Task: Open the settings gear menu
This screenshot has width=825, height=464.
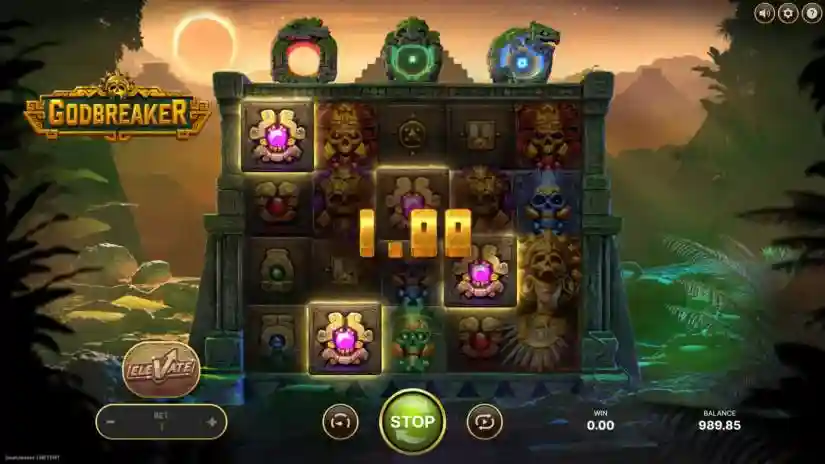Action: 788,13
